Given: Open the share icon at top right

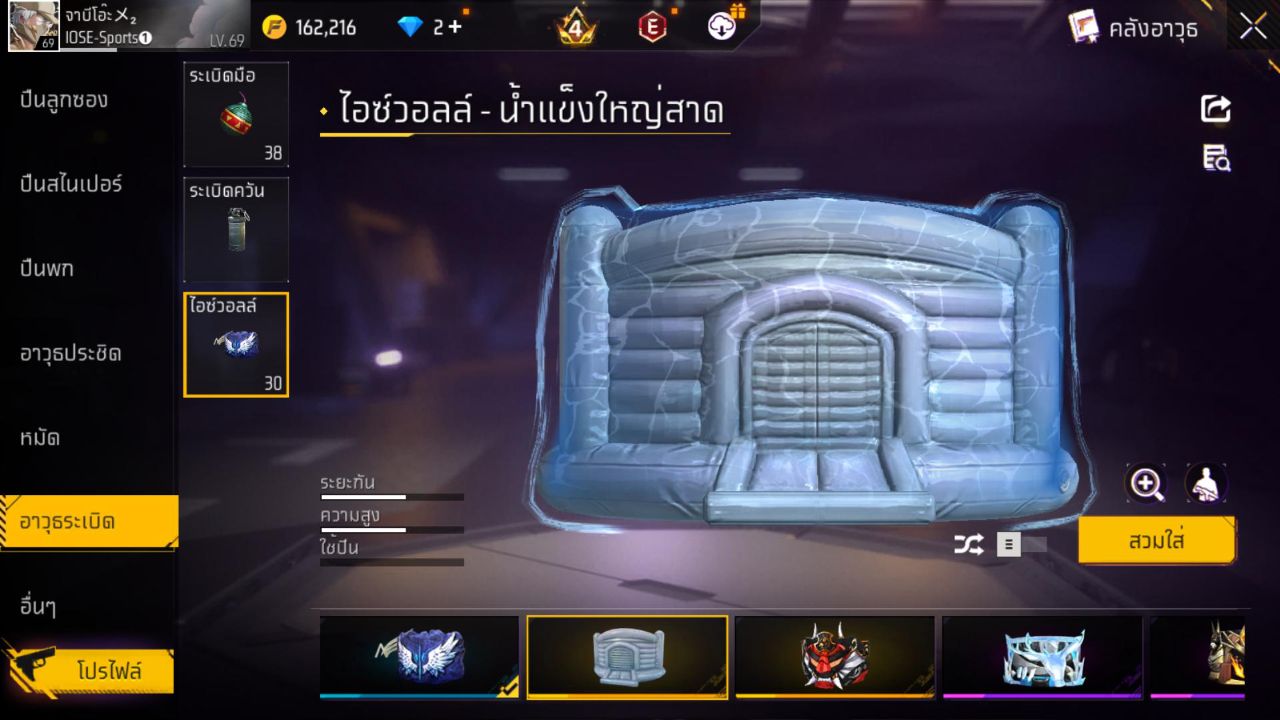Looking at the screenshot, I should click(x=1215, y=109).
